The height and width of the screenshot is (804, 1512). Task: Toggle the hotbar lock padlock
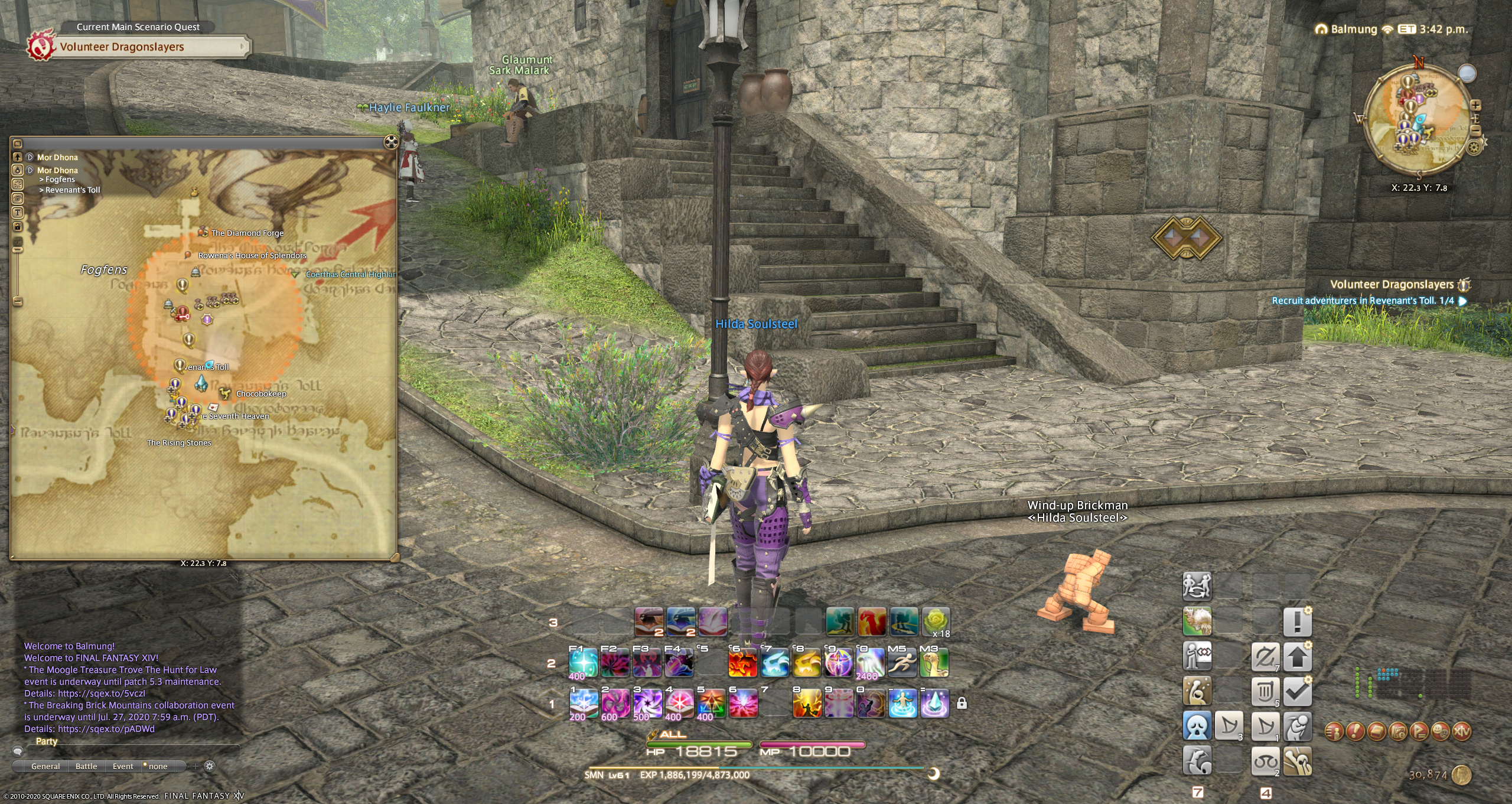click(x=962, y=703)
